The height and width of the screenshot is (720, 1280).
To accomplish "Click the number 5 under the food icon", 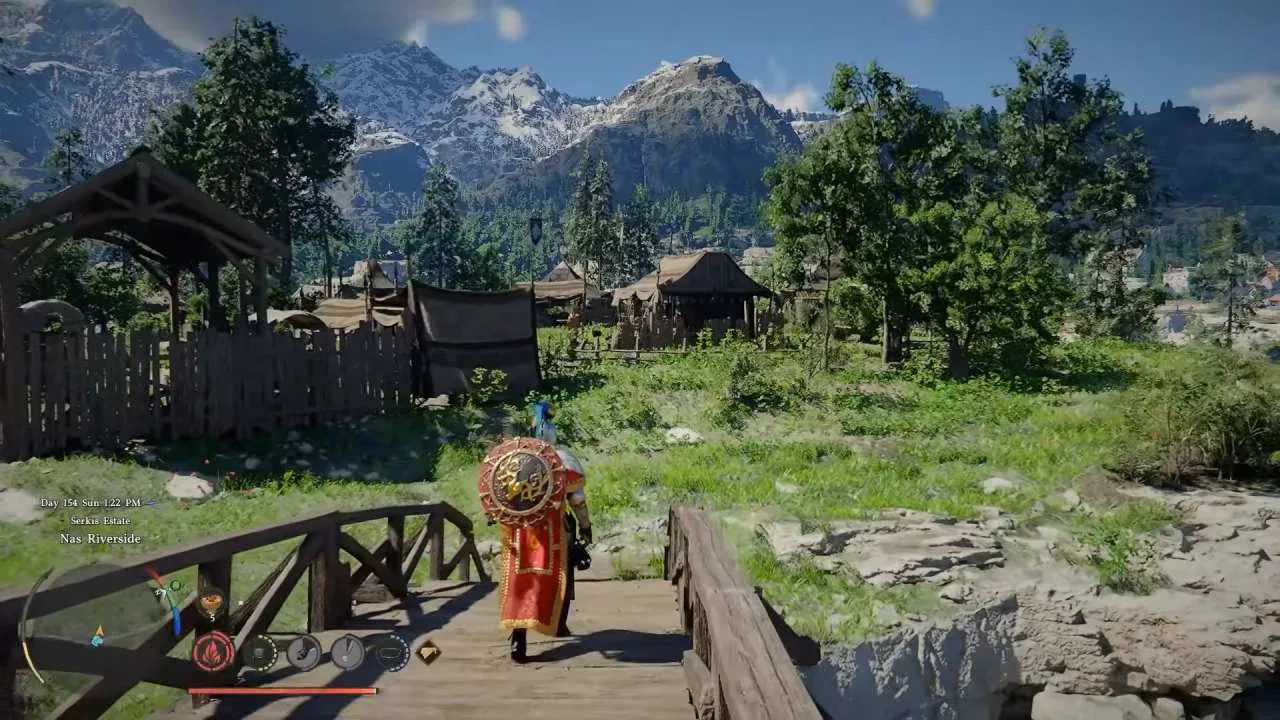I will point(211,615).
